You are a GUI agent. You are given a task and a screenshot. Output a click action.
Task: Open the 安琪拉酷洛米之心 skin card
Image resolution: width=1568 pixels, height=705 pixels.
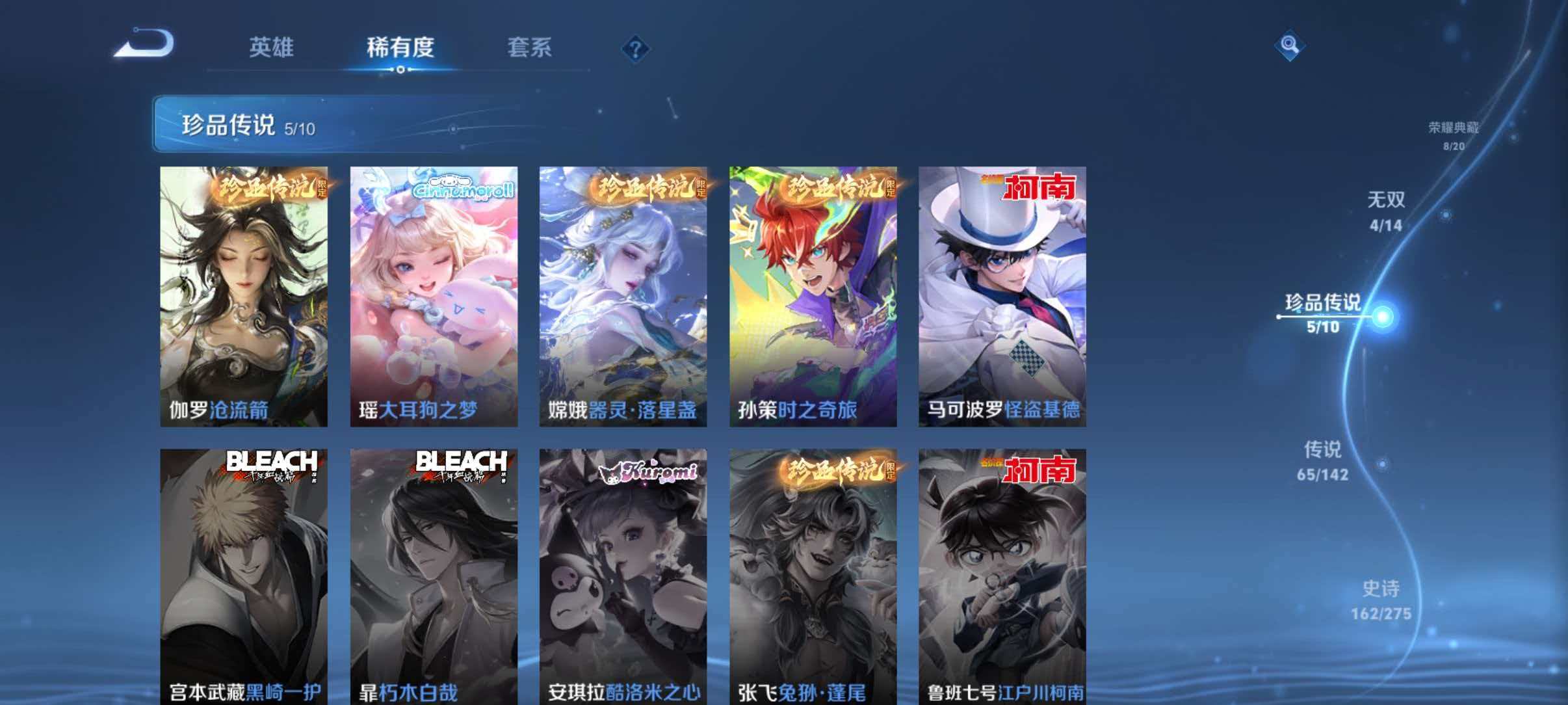[623, 572]
